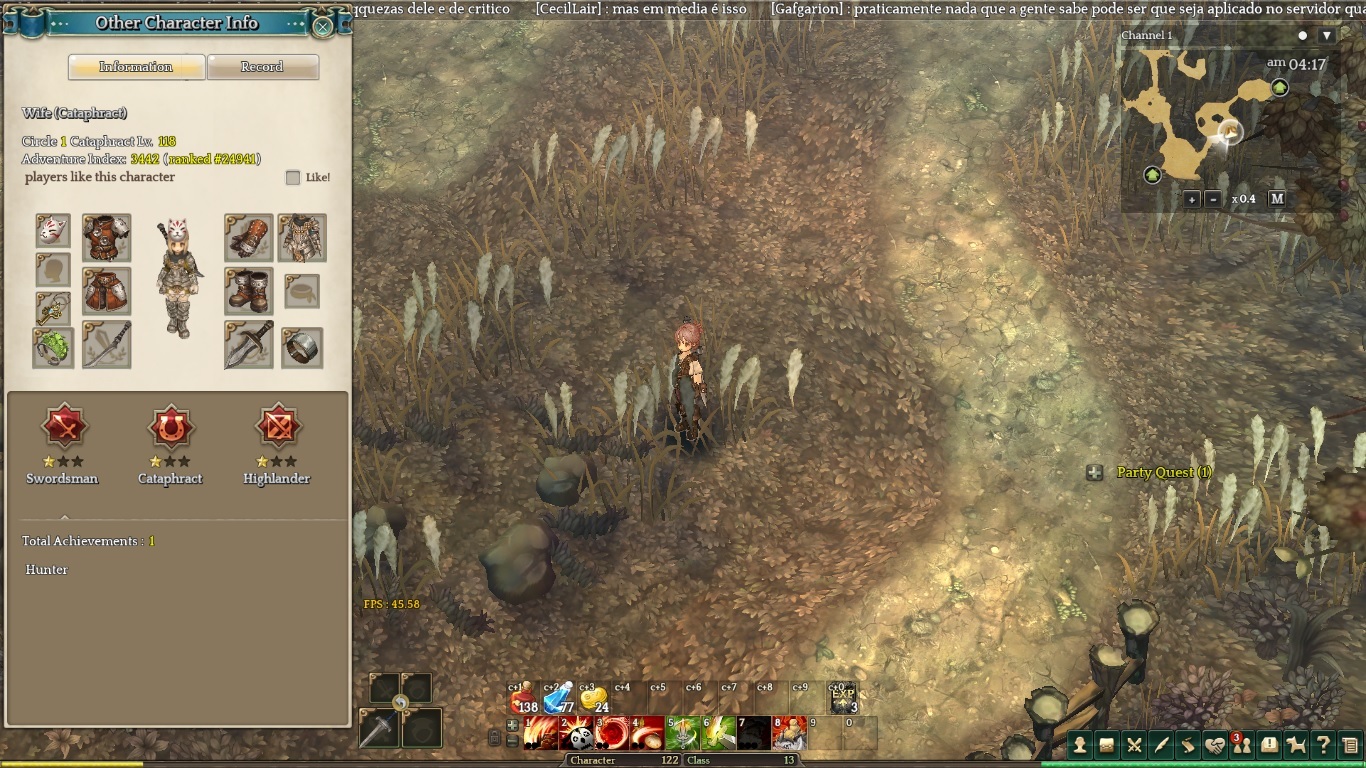1366x768 pixels.
Task: Use the blue crystal SP potion
Action: pos(559,698)
